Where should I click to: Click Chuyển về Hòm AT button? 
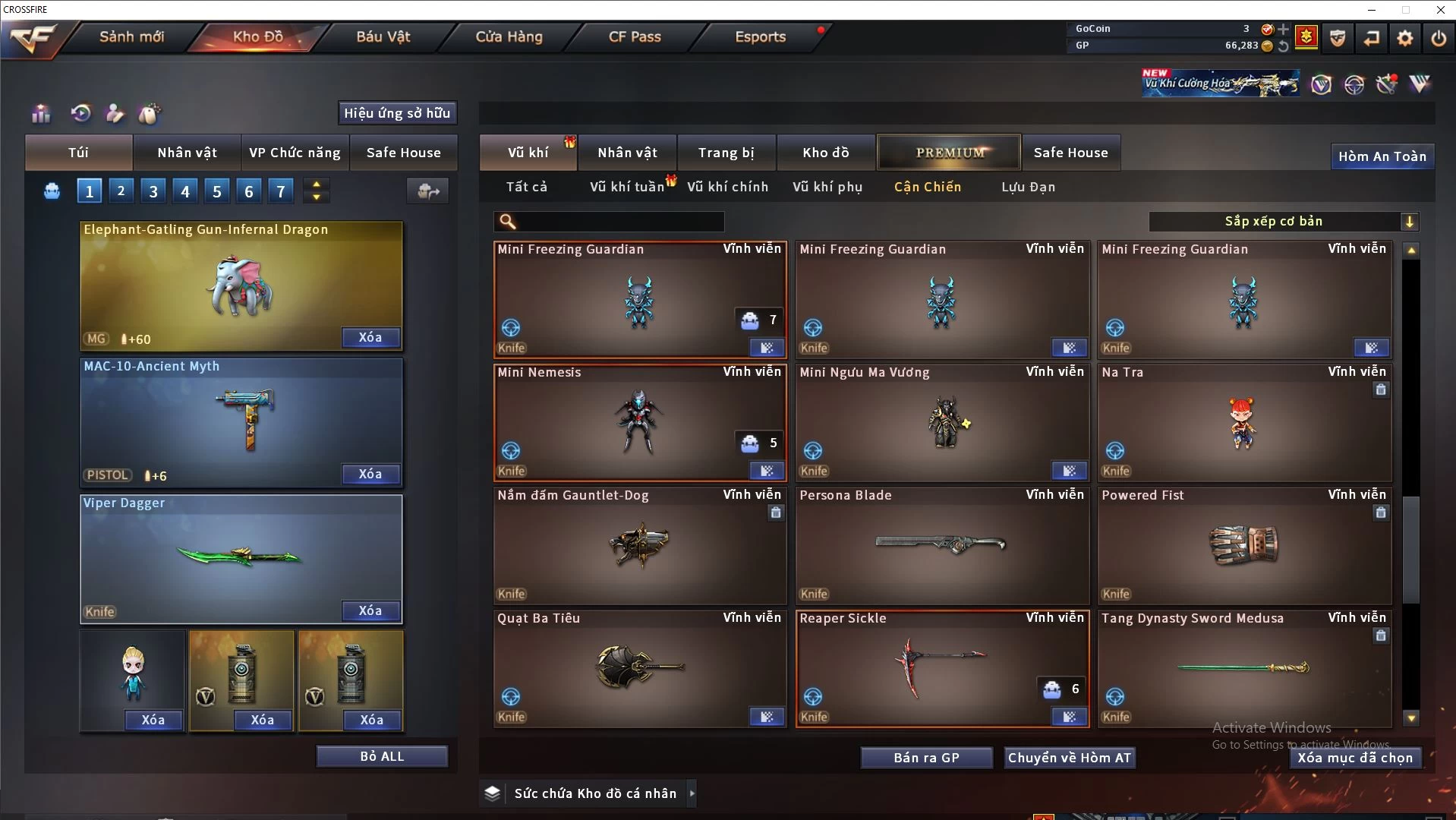[x=1069, y=758]
